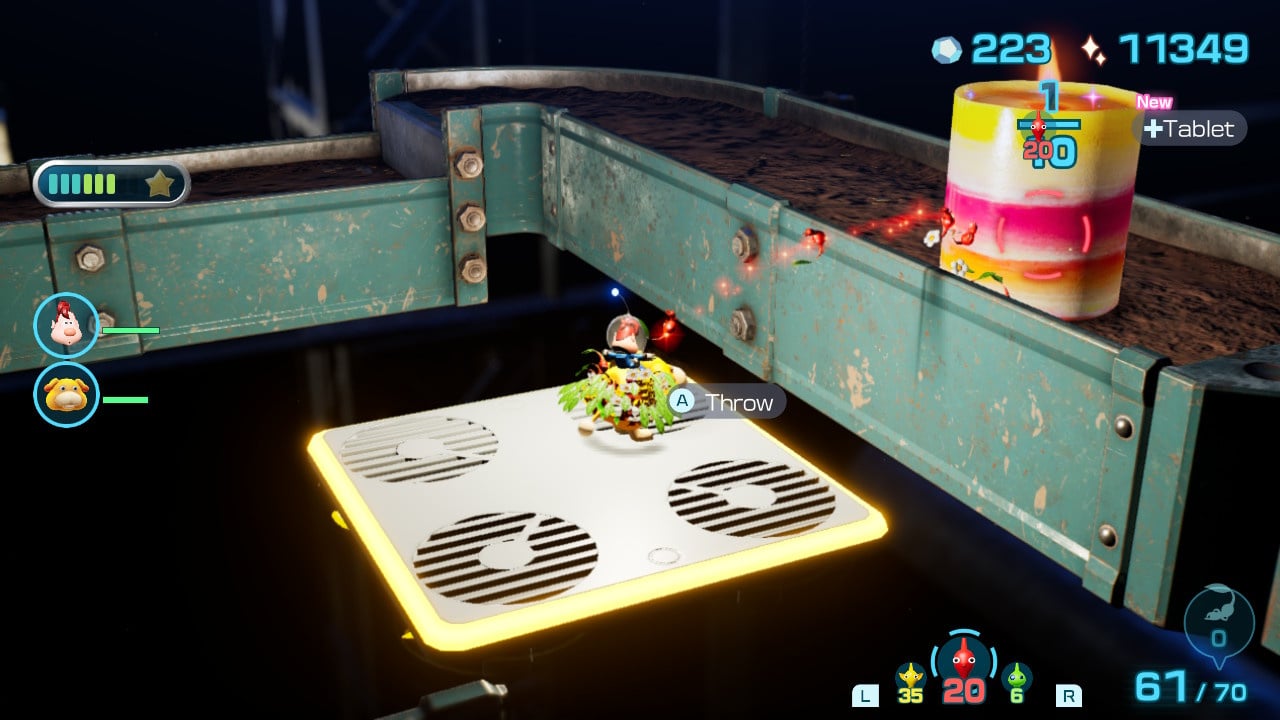The image size is (1280, 720).
Task: Select the yellow Pikmin squad icon
Action: click(x=909, y=676)
